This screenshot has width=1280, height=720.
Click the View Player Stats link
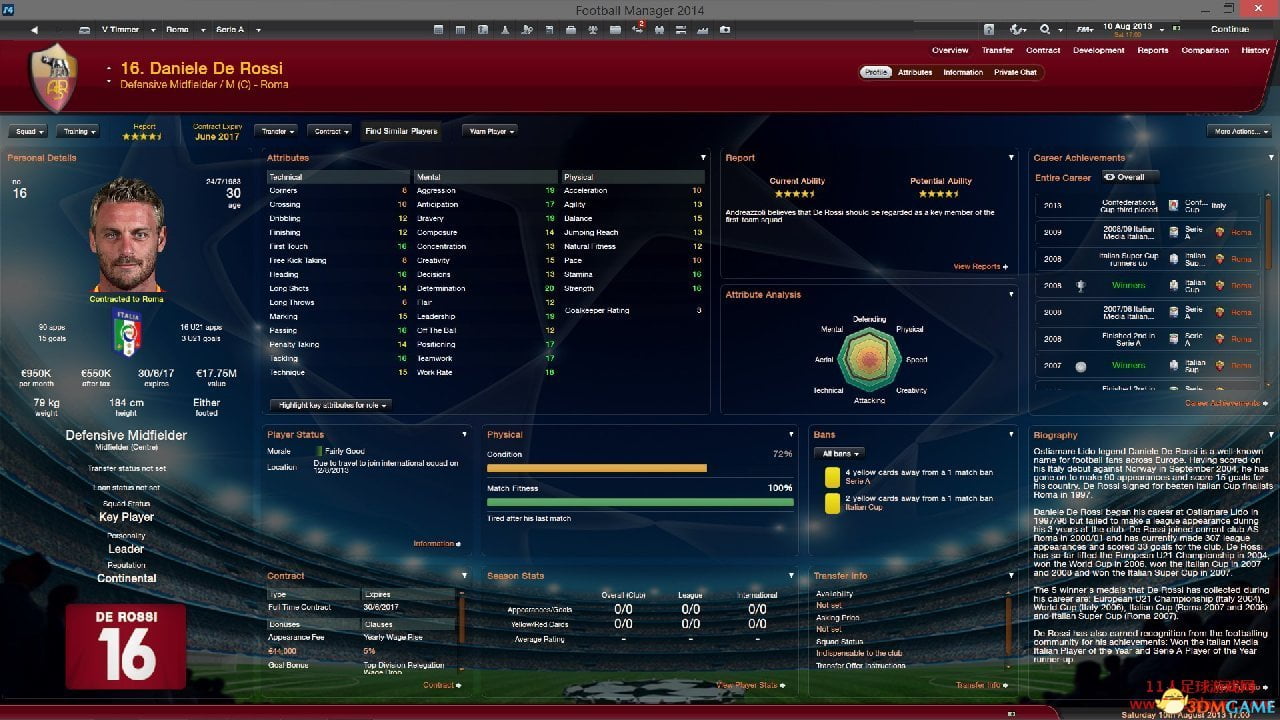[750, 685]
